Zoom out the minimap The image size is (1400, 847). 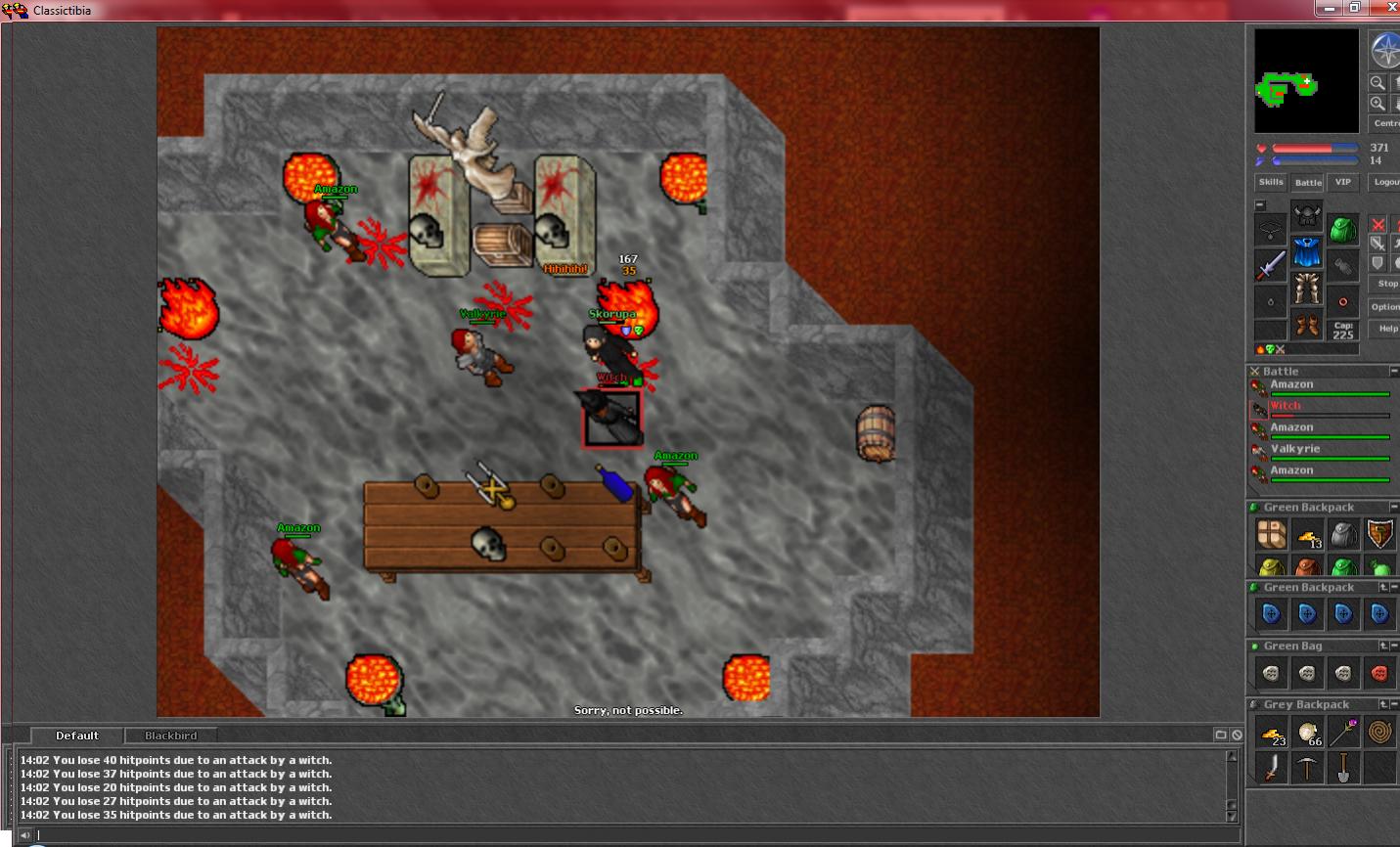1377,83
